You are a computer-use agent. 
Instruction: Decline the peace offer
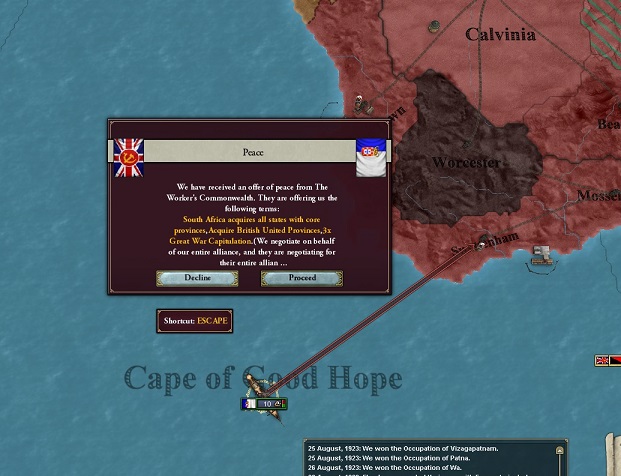(197, 278)
